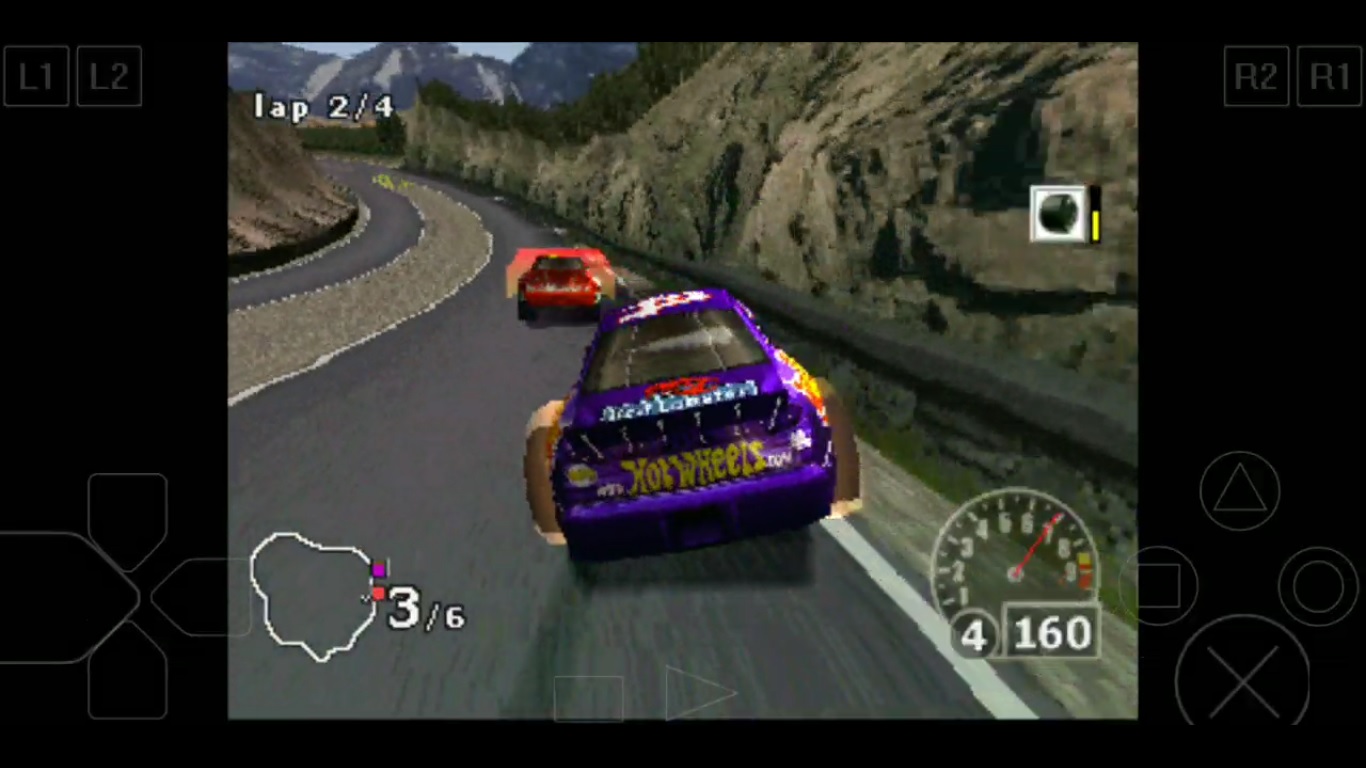Select the 160 speed readout

click(1051, 633)
